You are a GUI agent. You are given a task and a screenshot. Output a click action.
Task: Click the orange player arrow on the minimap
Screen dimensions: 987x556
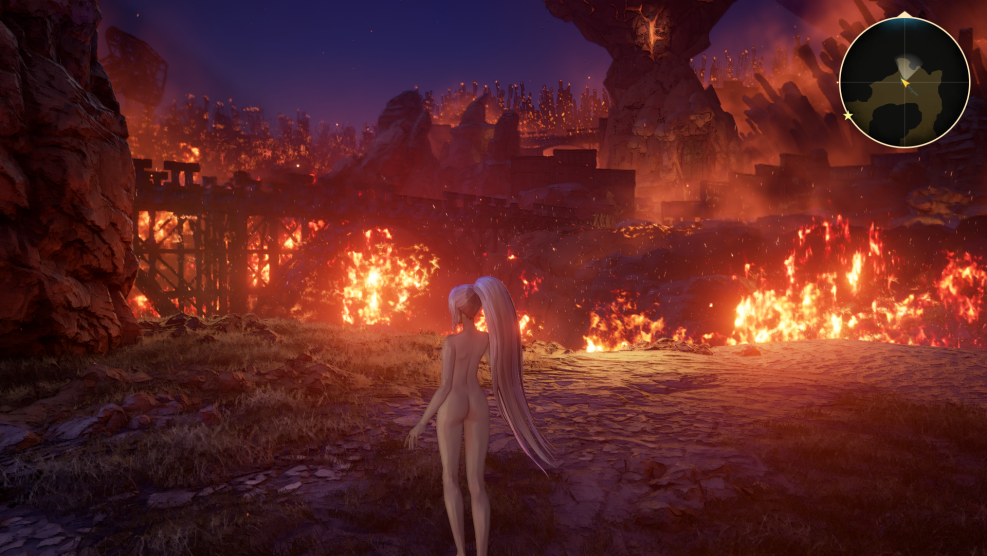[x=905, y=83]
